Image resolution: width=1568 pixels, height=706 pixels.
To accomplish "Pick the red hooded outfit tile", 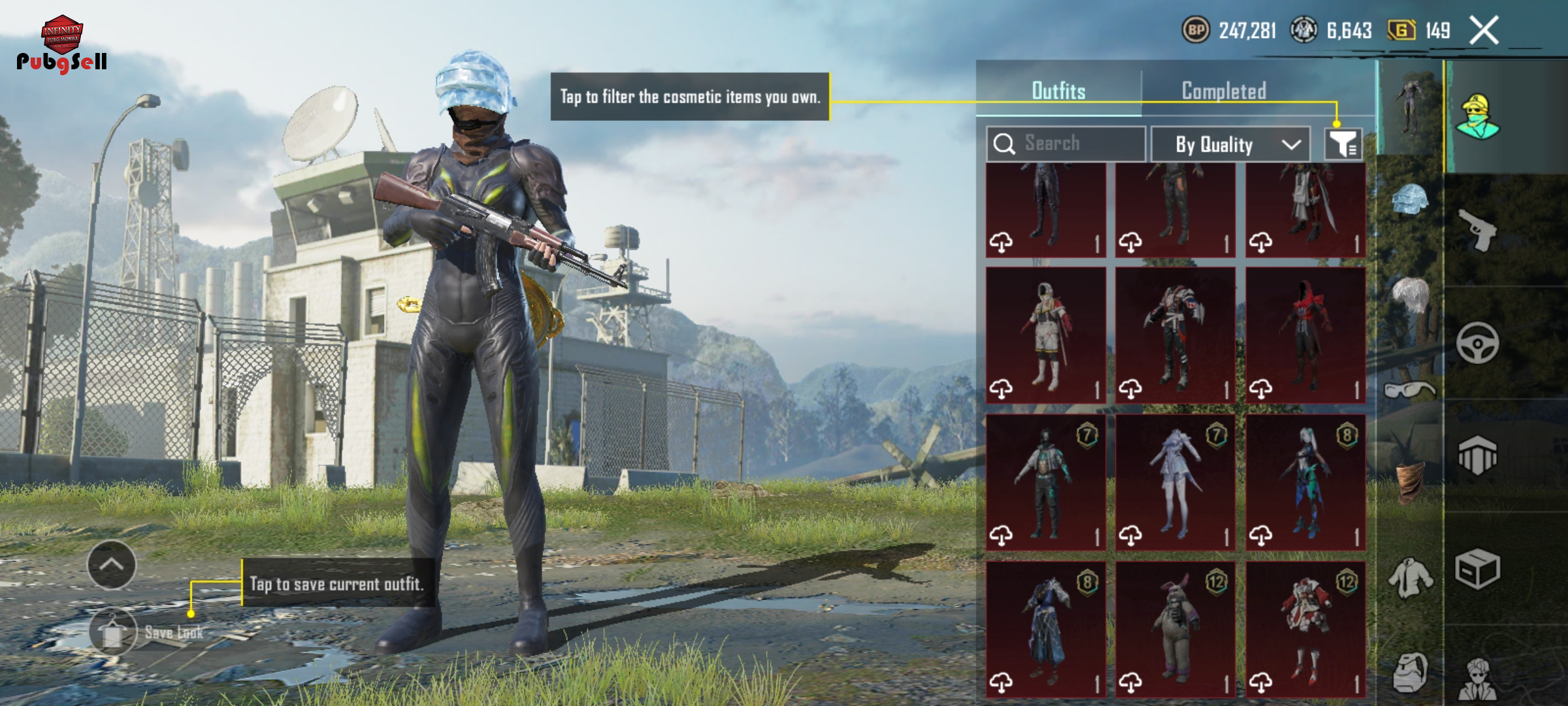I will tap(1305, 335).
